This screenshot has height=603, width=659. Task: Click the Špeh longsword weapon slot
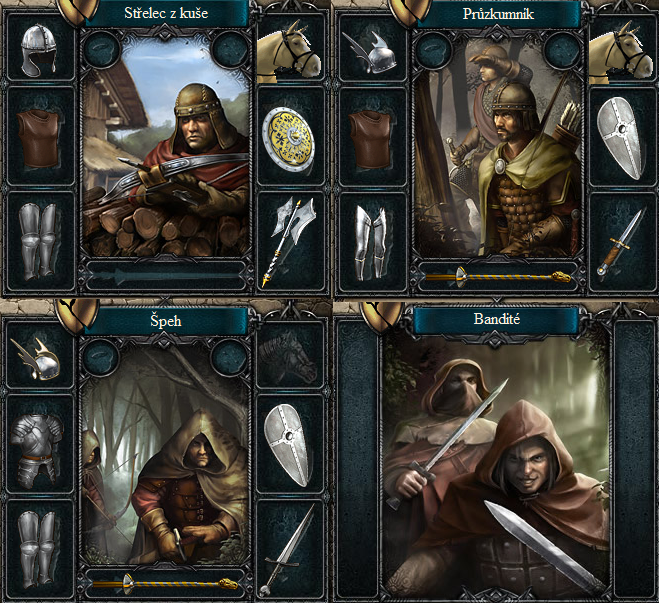pos(290,548)
